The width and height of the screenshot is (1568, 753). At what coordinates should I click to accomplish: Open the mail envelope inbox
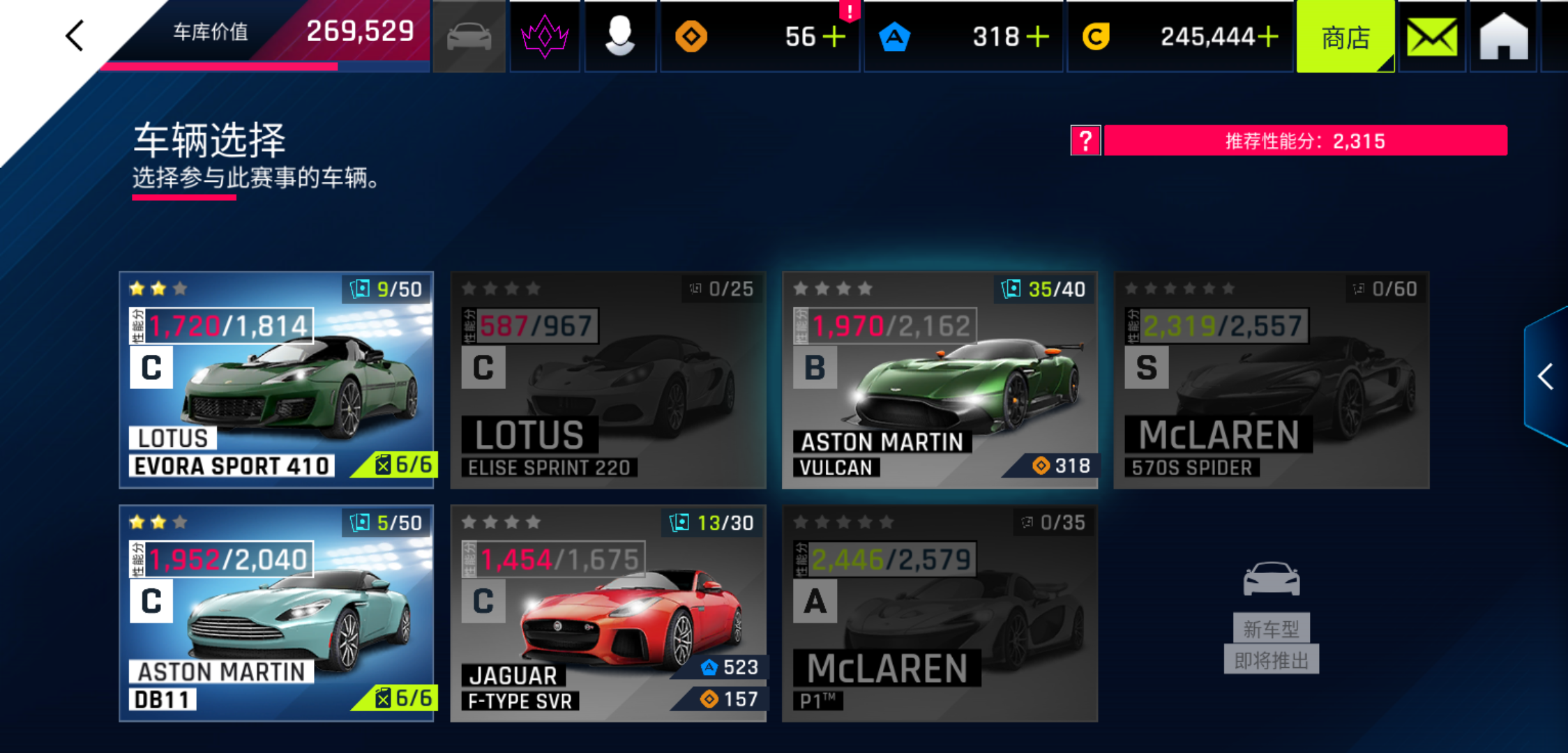pyautogui.click(x=1432, y=38)
